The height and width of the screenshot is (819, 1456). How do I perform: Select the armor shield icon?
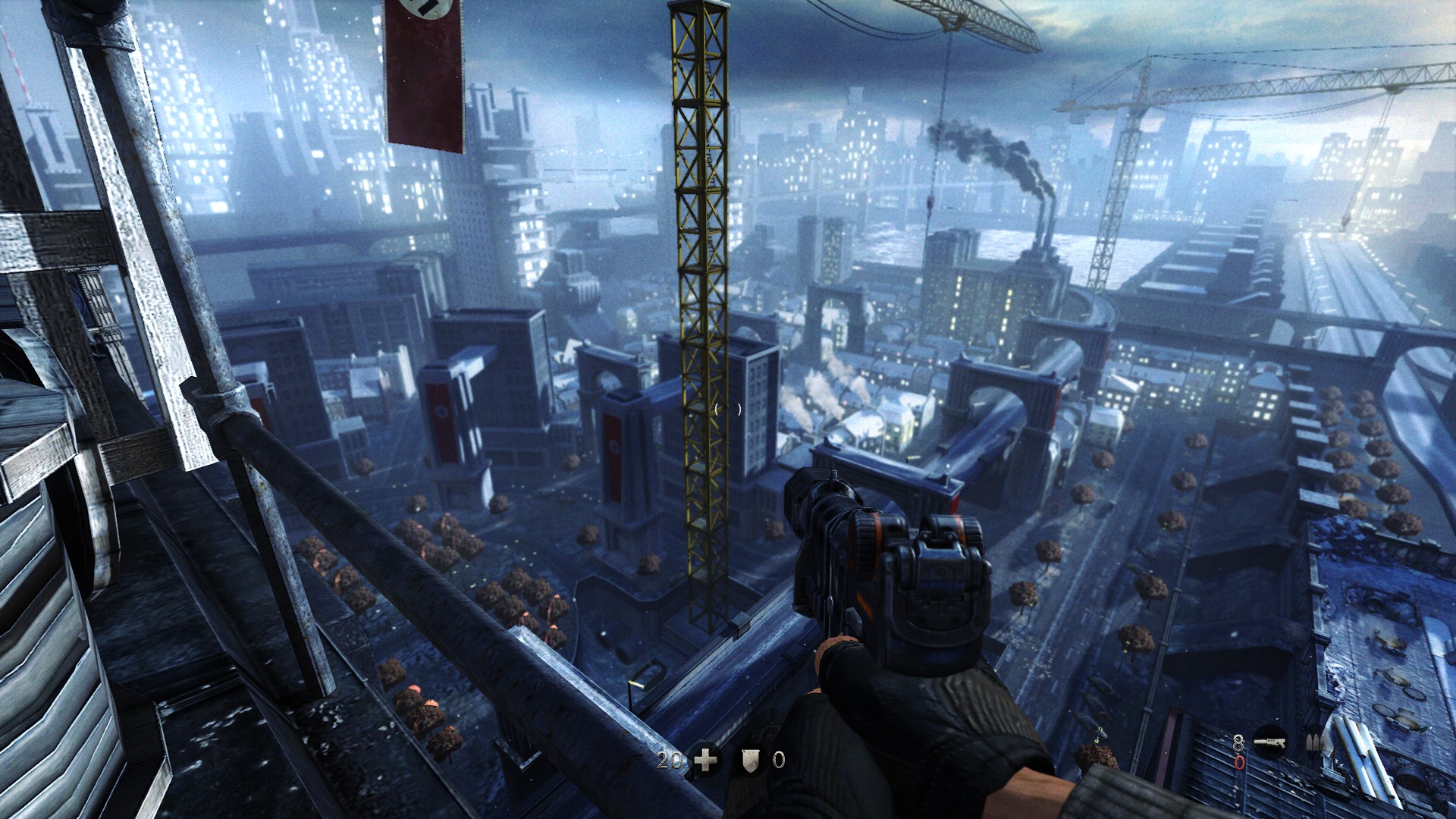tap(750, 759)
